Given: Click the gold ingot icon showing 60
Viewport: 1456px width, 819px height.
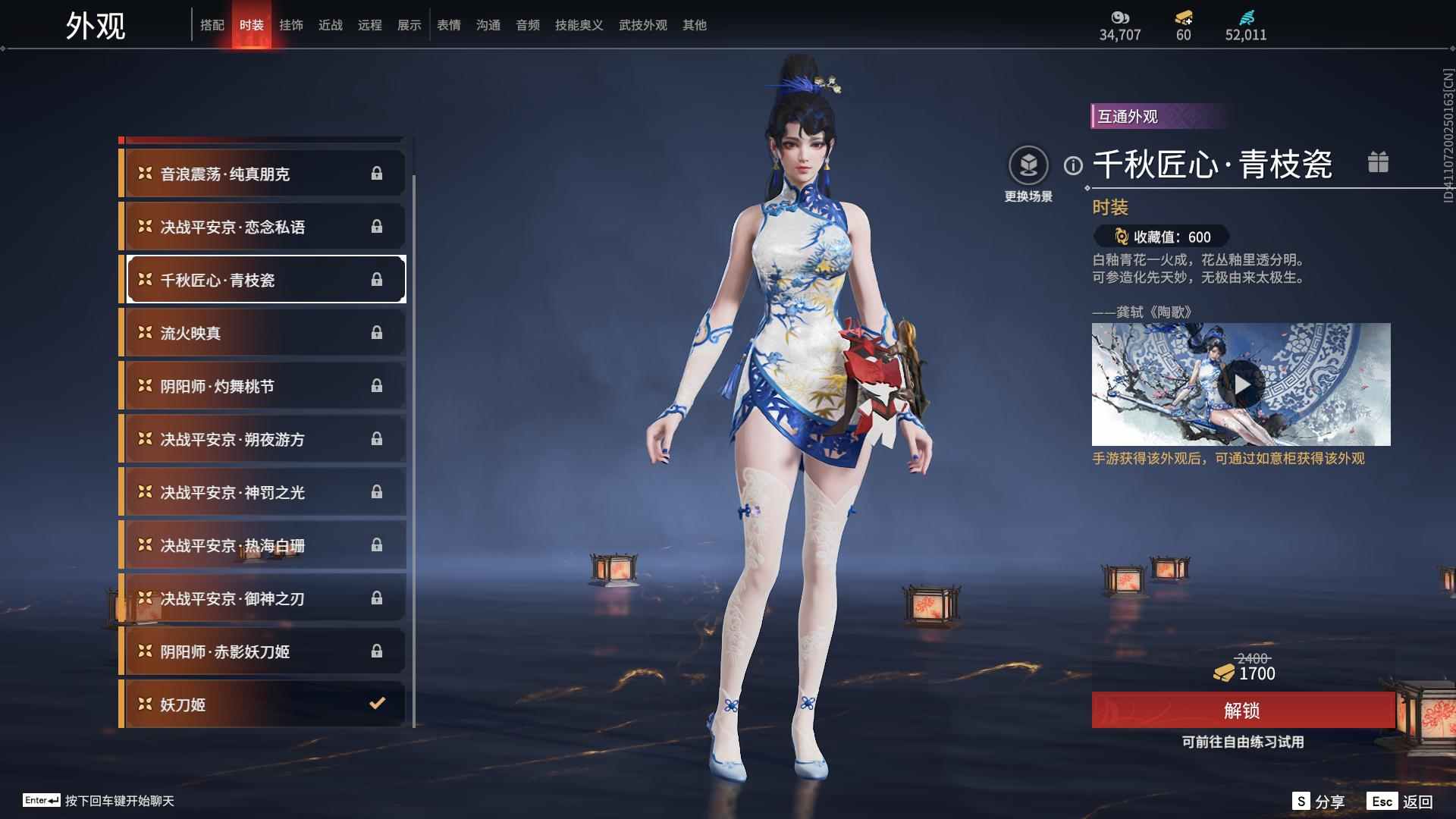Looking at the screenshot, I should pos(1182,17).
